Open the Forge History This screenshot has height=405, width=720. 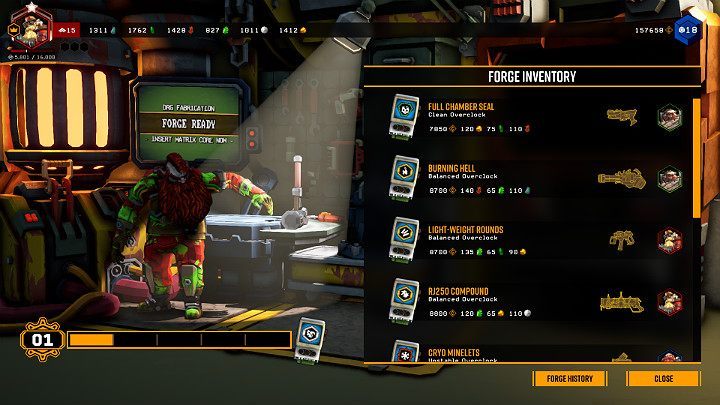570,379
